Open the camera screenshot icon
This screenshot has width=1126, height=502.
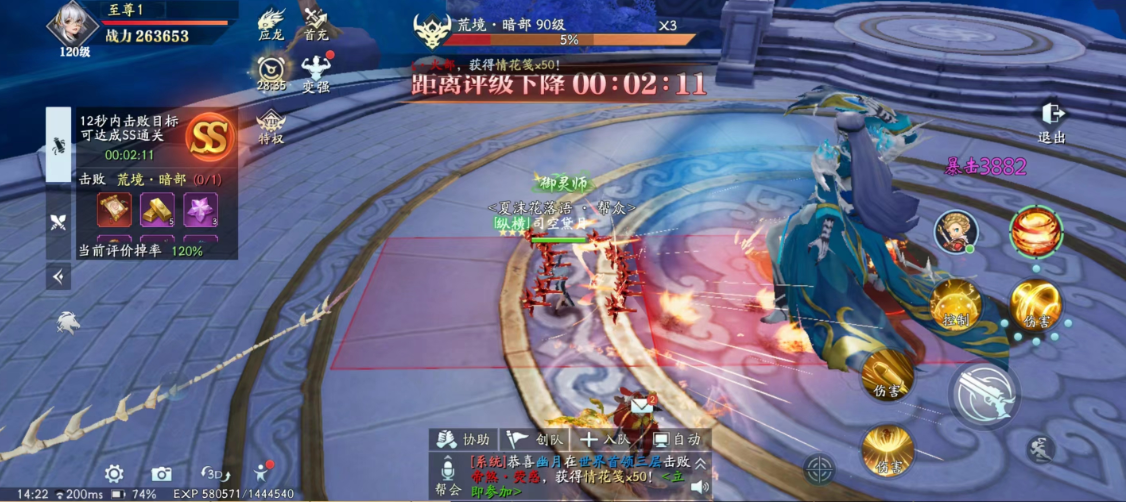click(x=161, y=474)
